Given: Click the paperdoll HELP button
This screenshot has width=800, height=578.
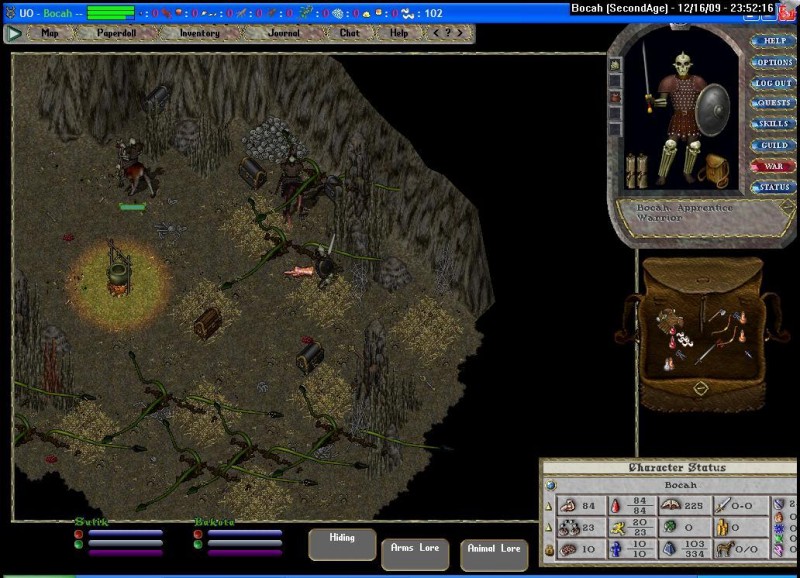Looking at the screenshot, I should point(774,41).
